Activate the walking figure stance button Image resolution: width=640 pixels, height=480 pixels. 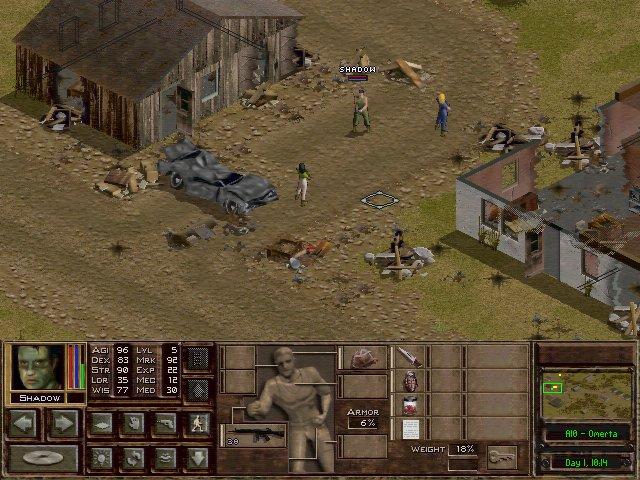[199, 423]
